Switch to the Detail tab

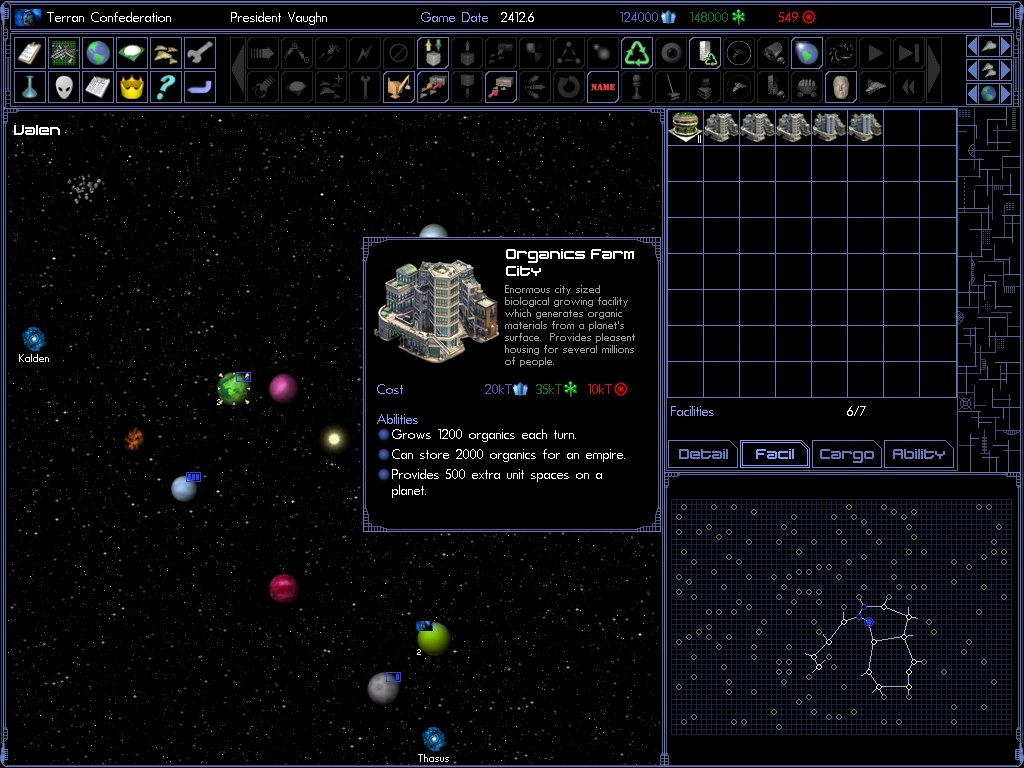tap(703, 454)
